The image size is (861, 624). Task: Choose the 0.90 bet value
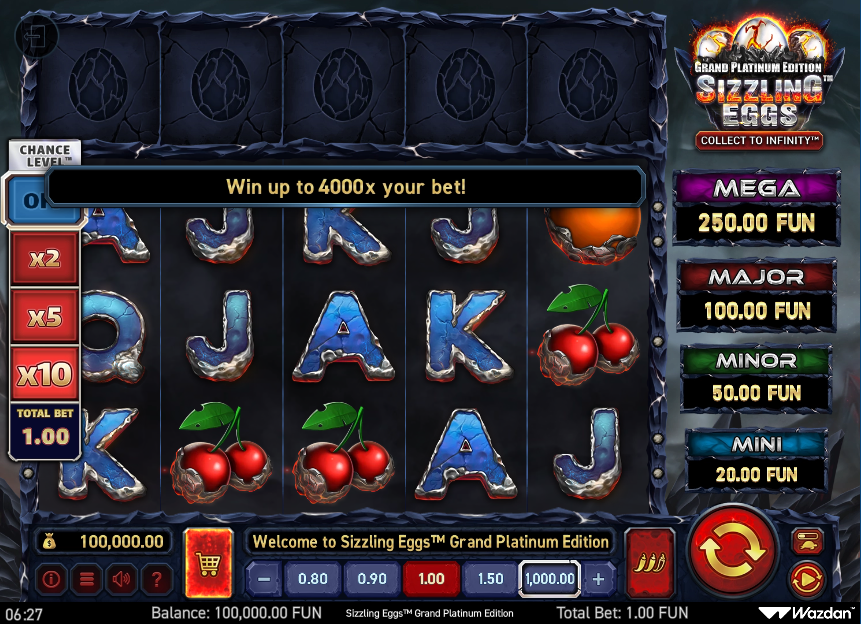(372, 578)
